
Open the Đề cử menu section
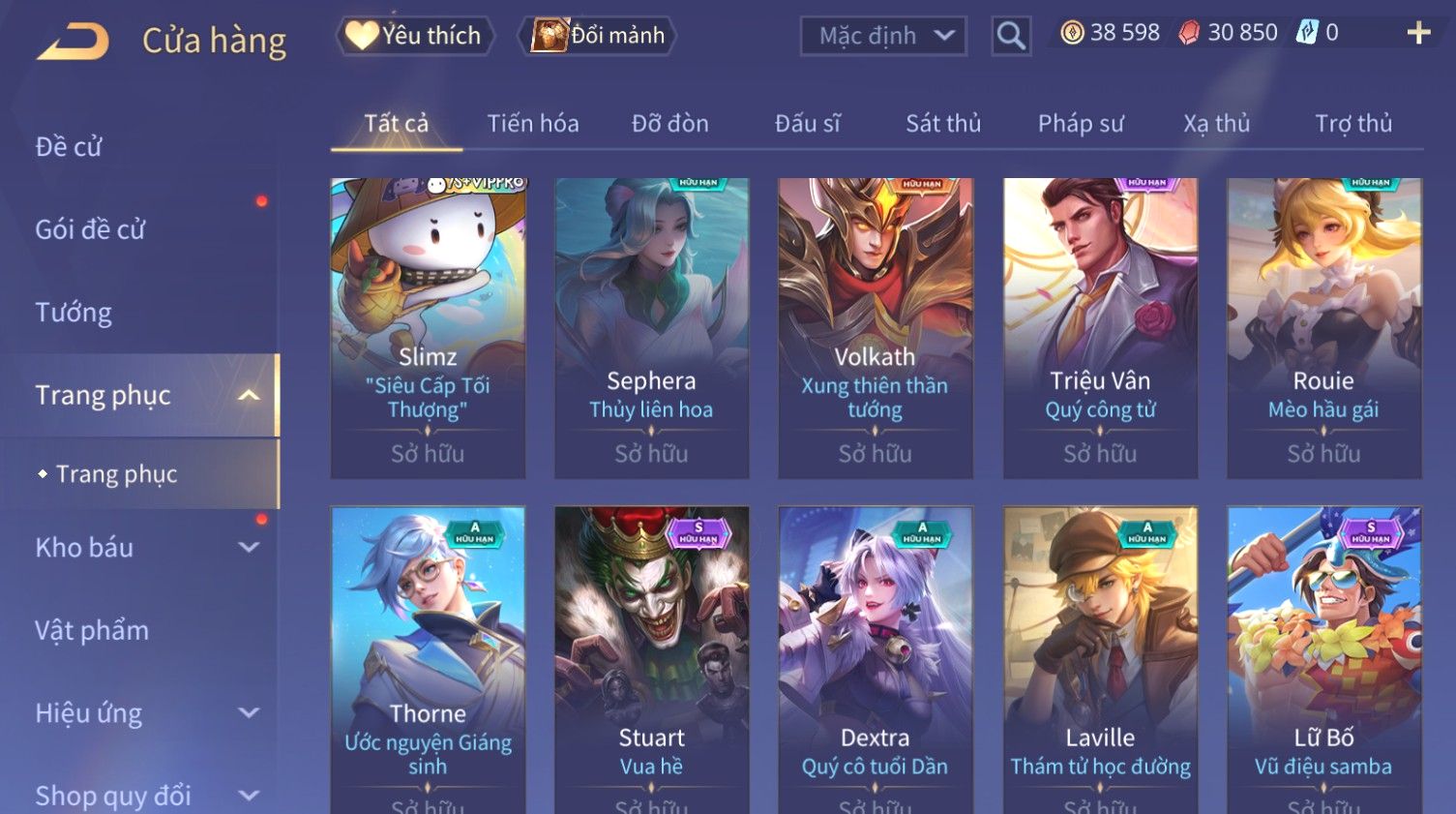click(69, 147)
